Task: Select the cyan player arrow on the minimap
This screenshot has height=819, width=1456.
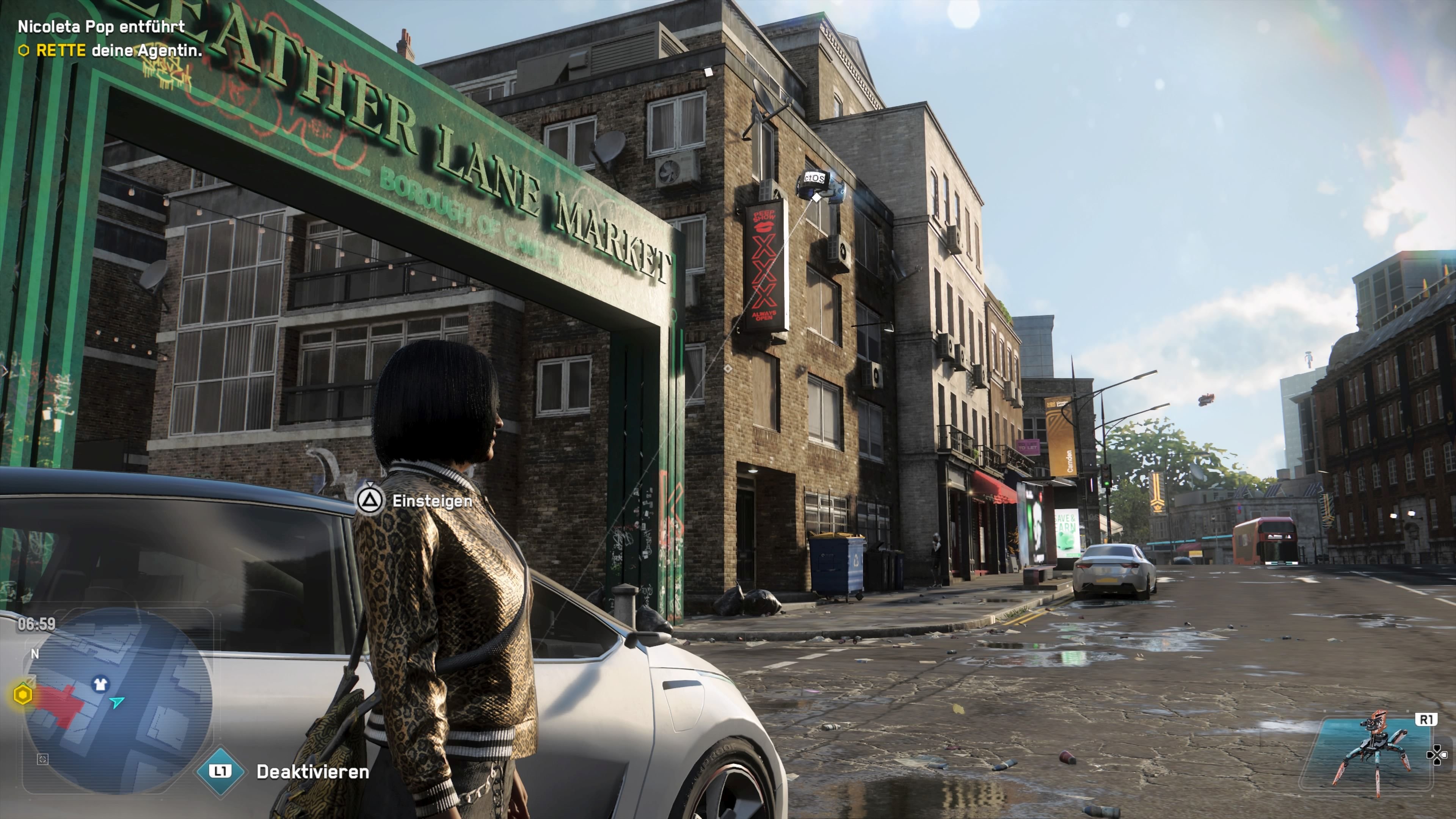Action: pyautogui.click(x=117, y=703)
